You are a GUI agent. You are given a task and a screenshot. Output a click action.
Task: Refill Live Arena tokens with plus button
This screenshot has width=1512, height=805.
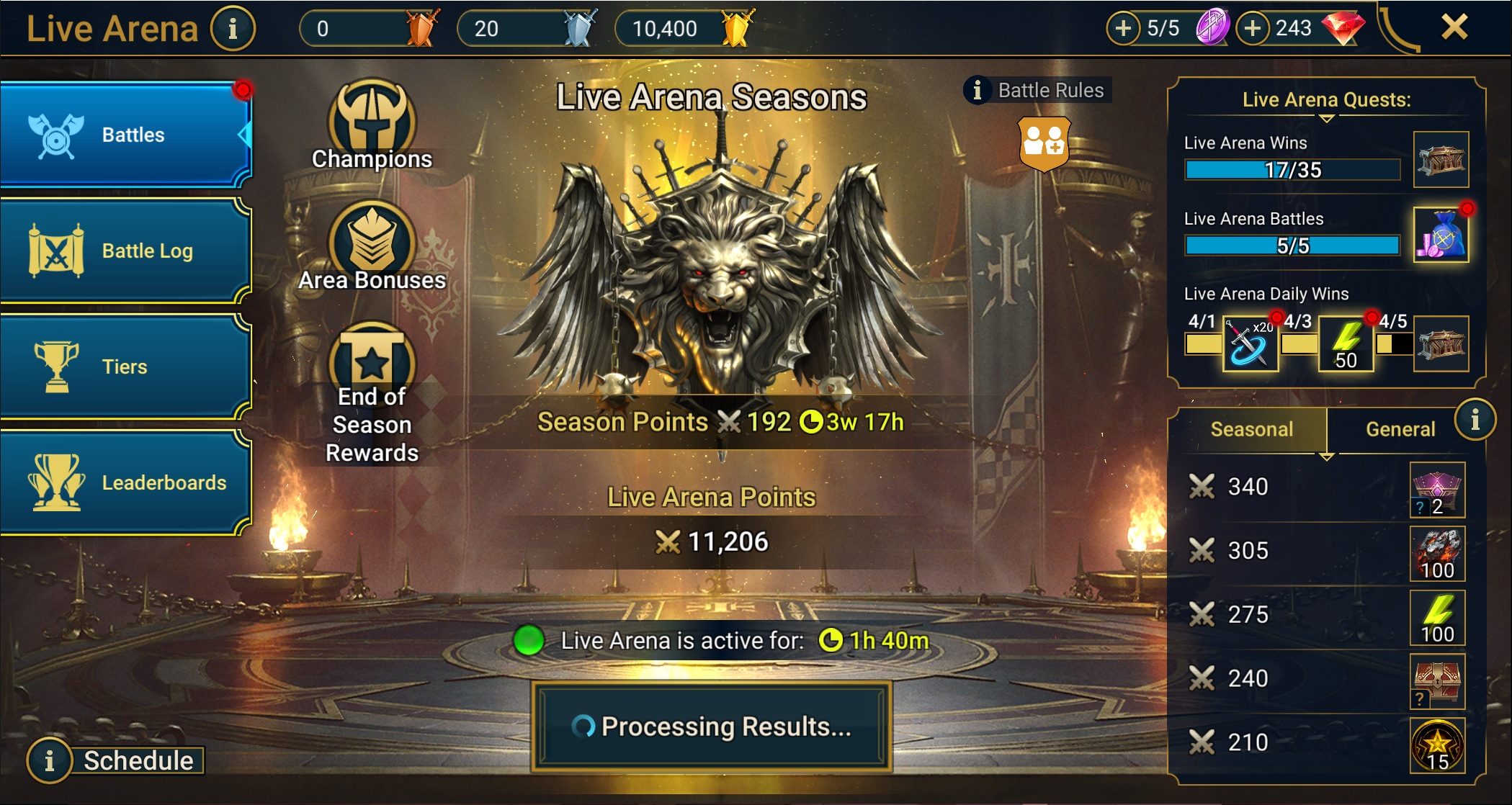[x=1123, y=28]
